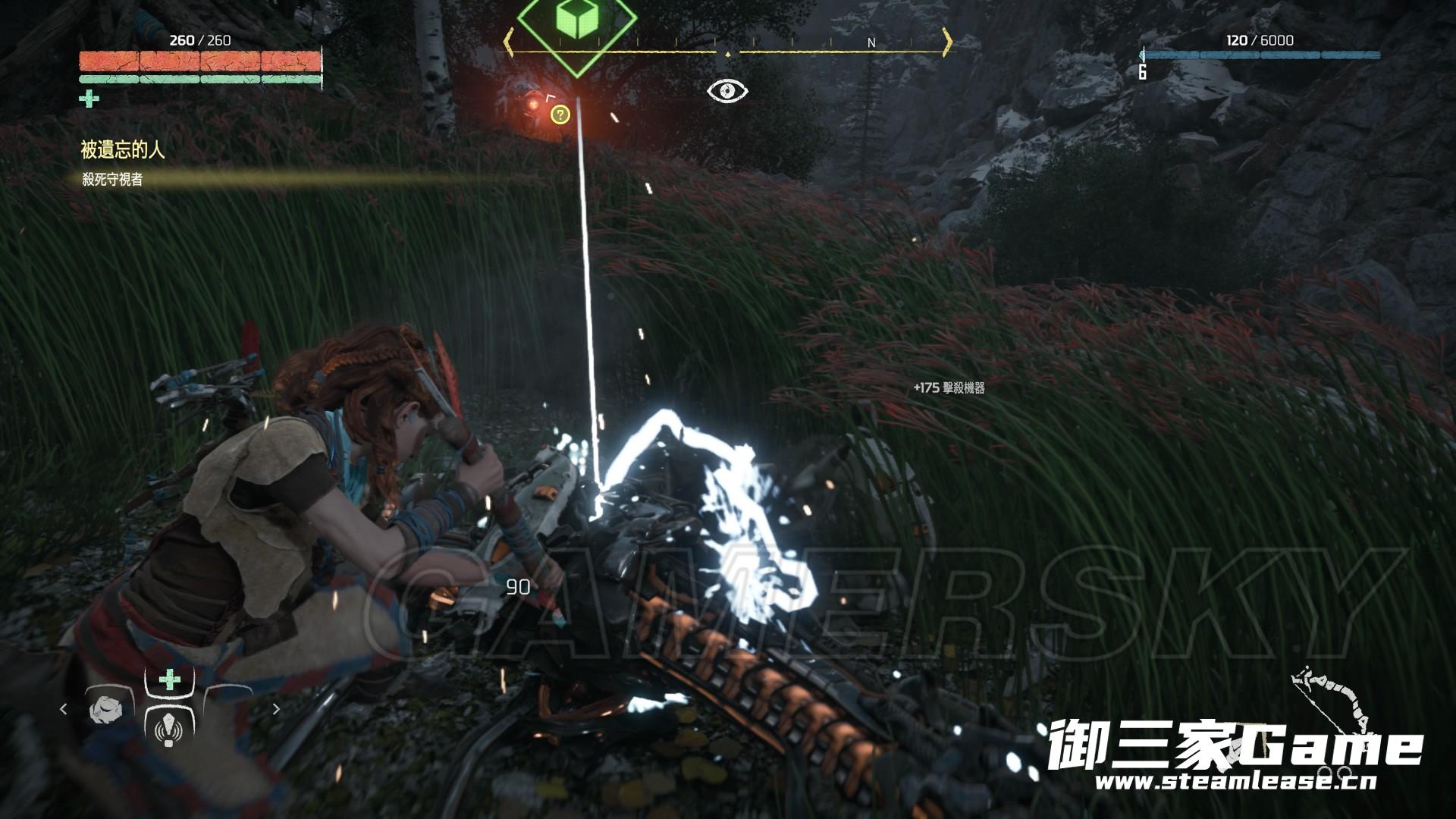Click the yellow question mark enemy marker
The image size is (1456, 819).
[x=560, y=115]
